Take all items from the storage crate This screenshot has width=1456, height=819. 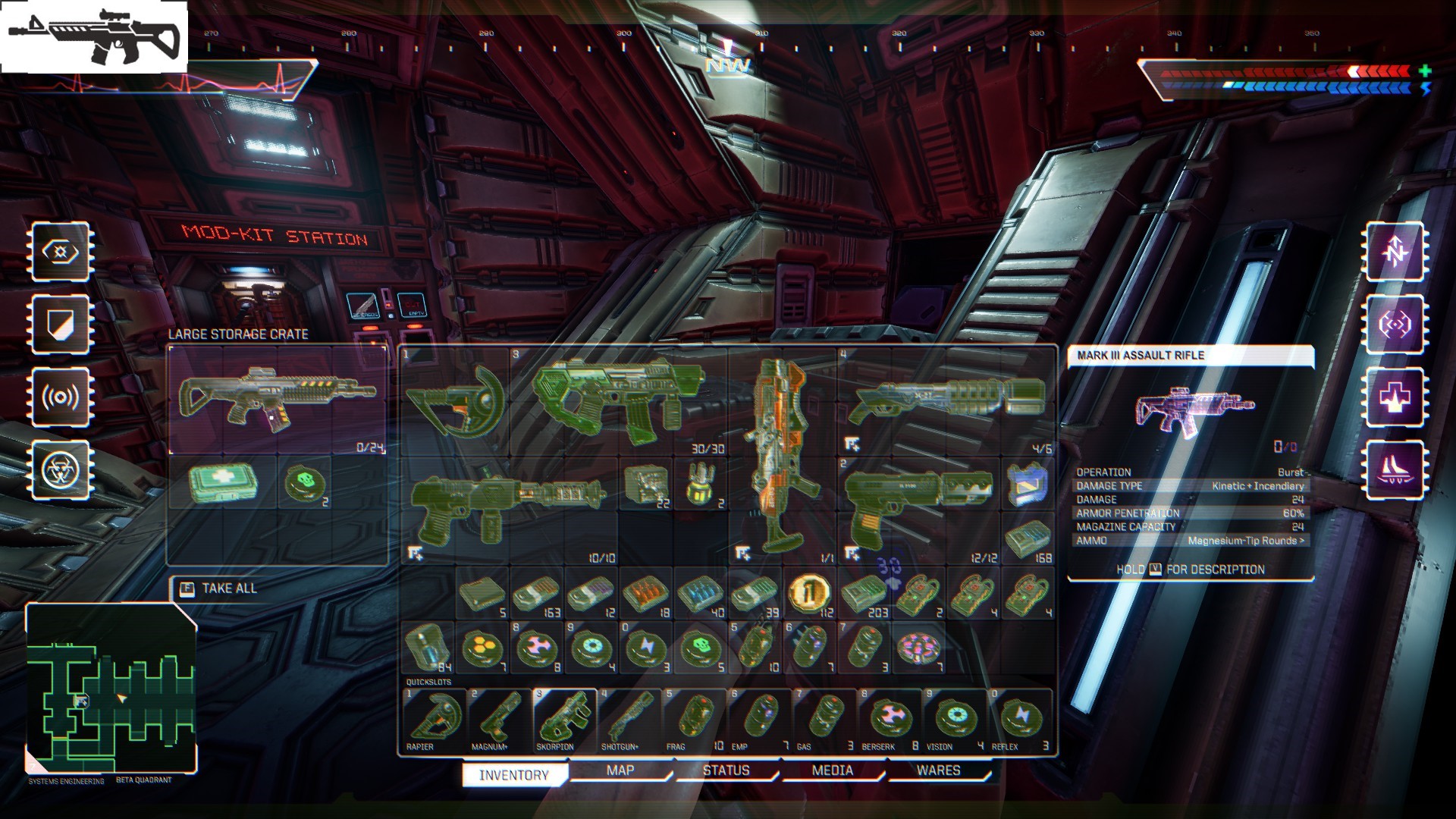tap(219, 588)
